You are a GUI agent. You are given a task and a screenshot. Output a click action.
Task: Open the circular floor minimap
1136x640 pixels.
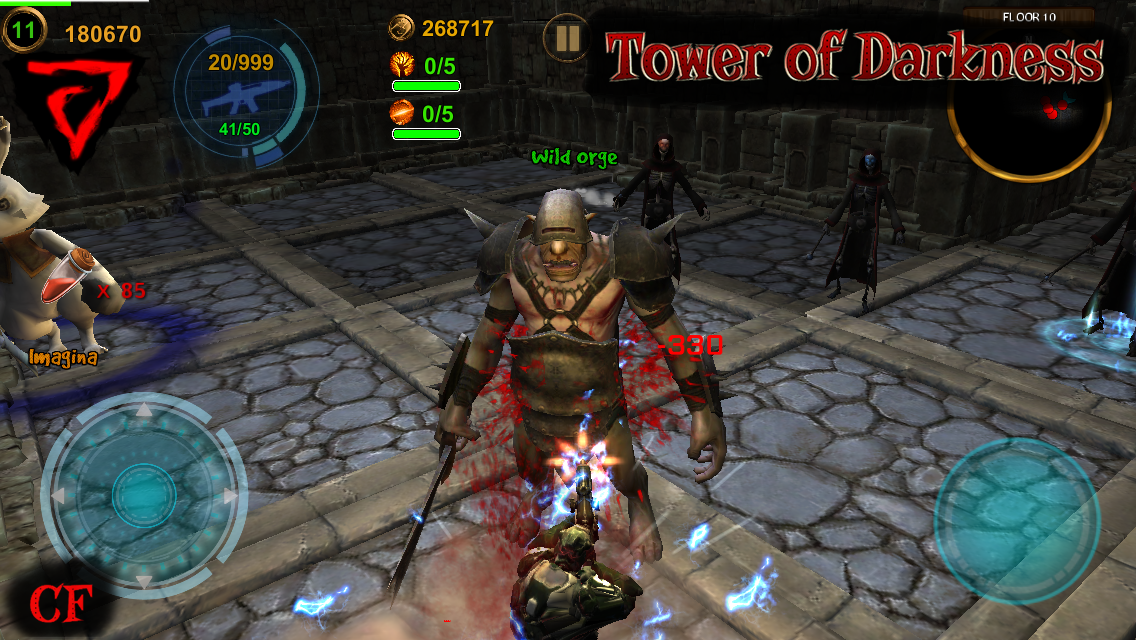click(1029, 106)
